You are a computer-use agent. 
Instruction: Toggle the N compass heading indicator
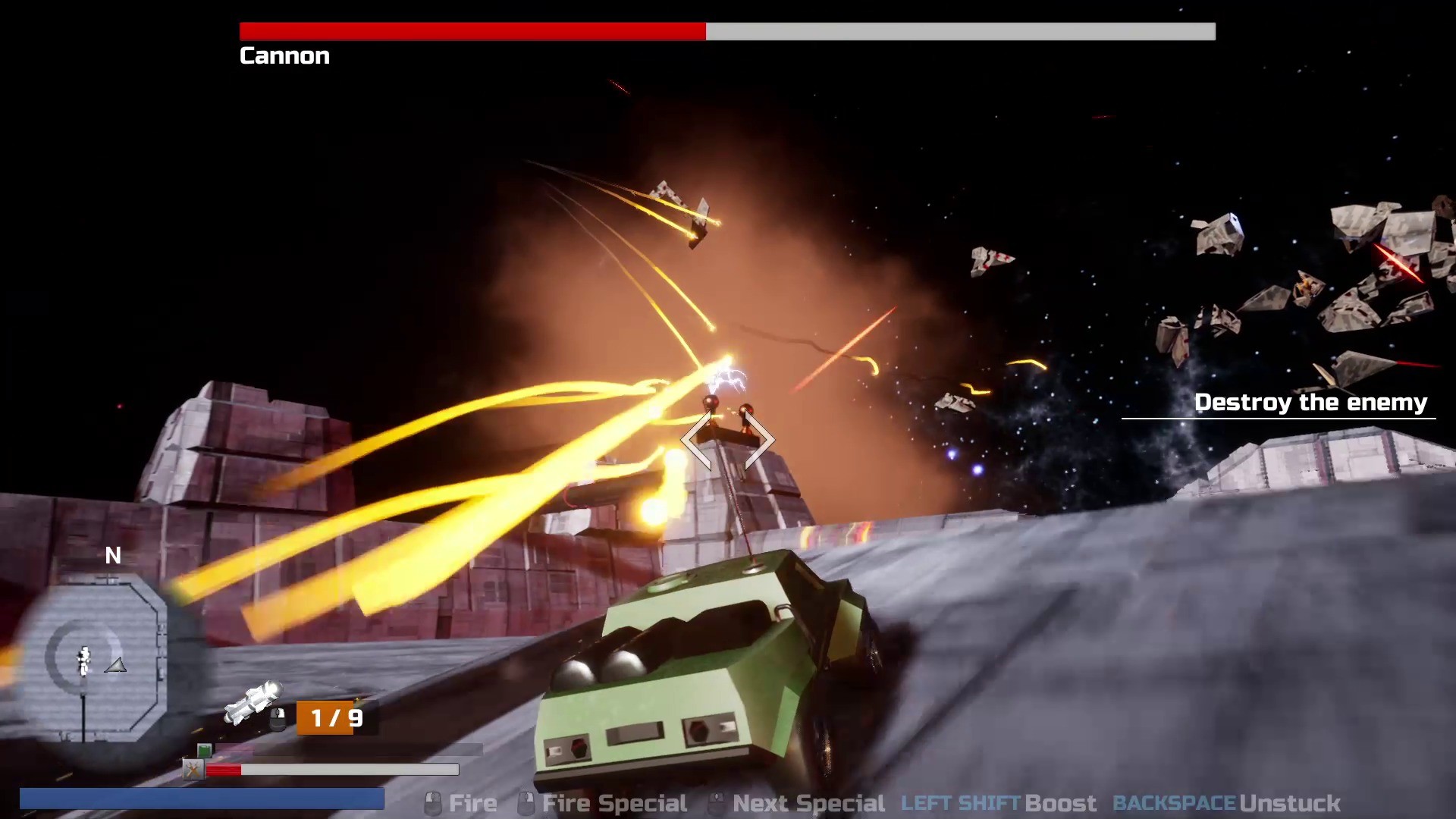[x=114, y=556]
